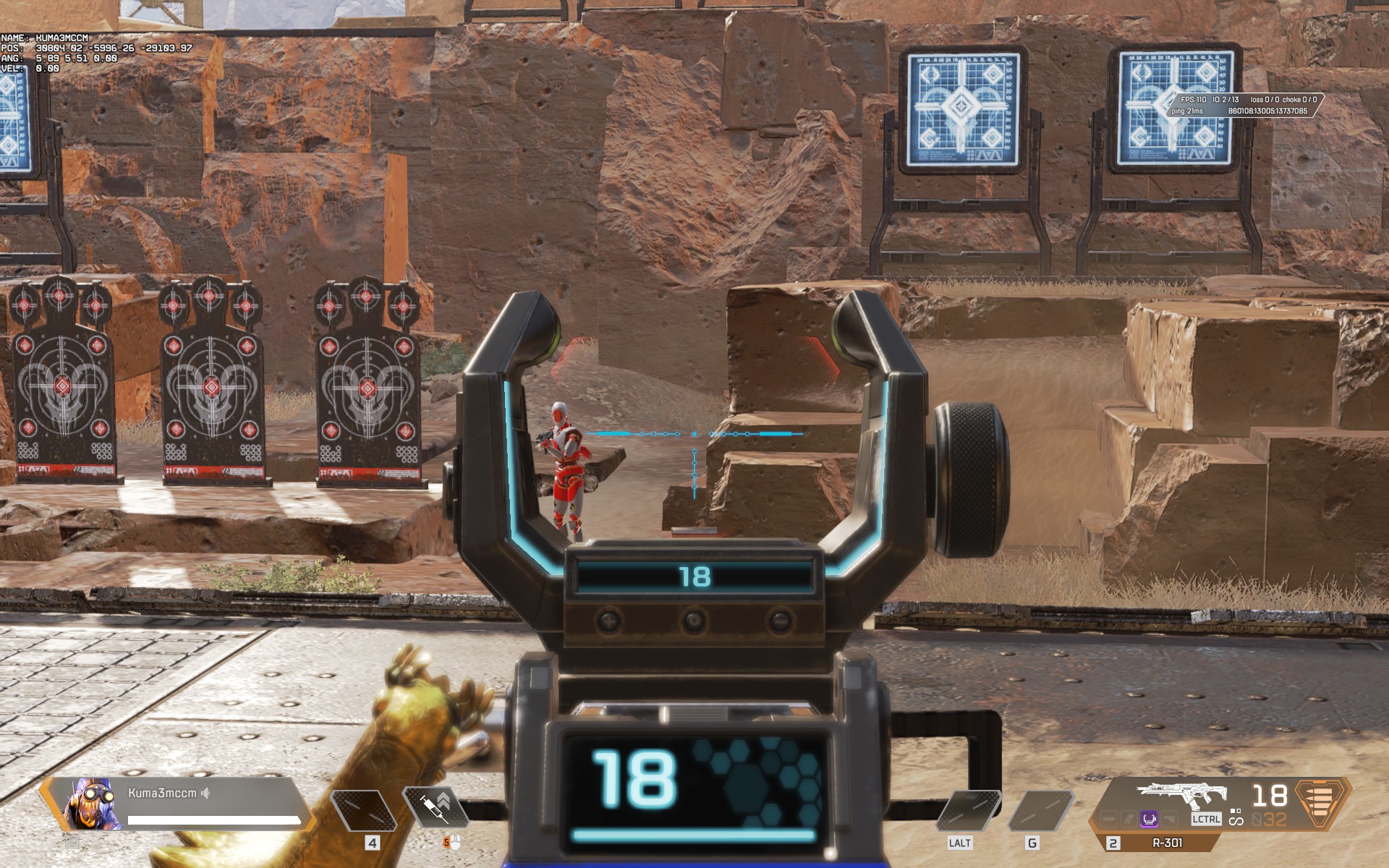Select the purple magazine attachment icon
Image resolution: width=1389 pixels, height=868 pixels.
(x=1148, y=820)
